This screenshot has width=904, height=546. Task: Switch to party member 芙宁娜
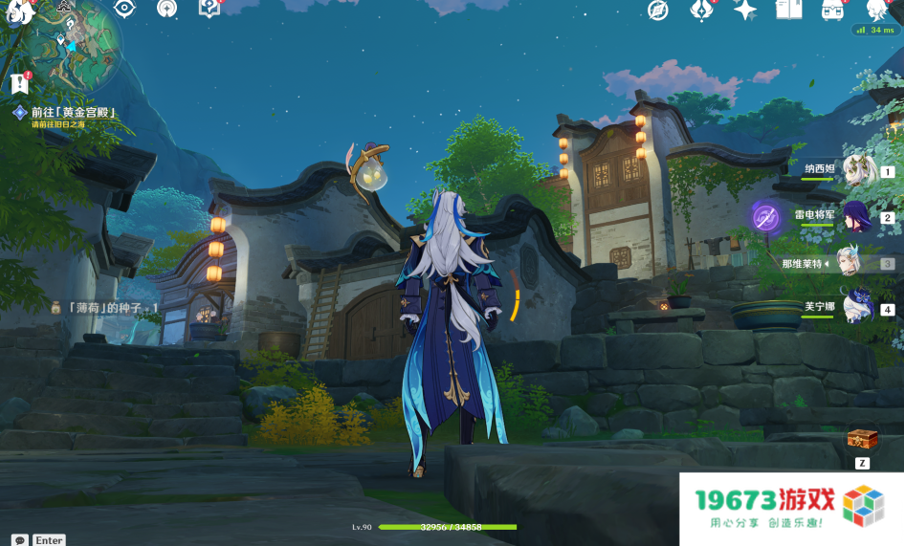pos(858,308)
